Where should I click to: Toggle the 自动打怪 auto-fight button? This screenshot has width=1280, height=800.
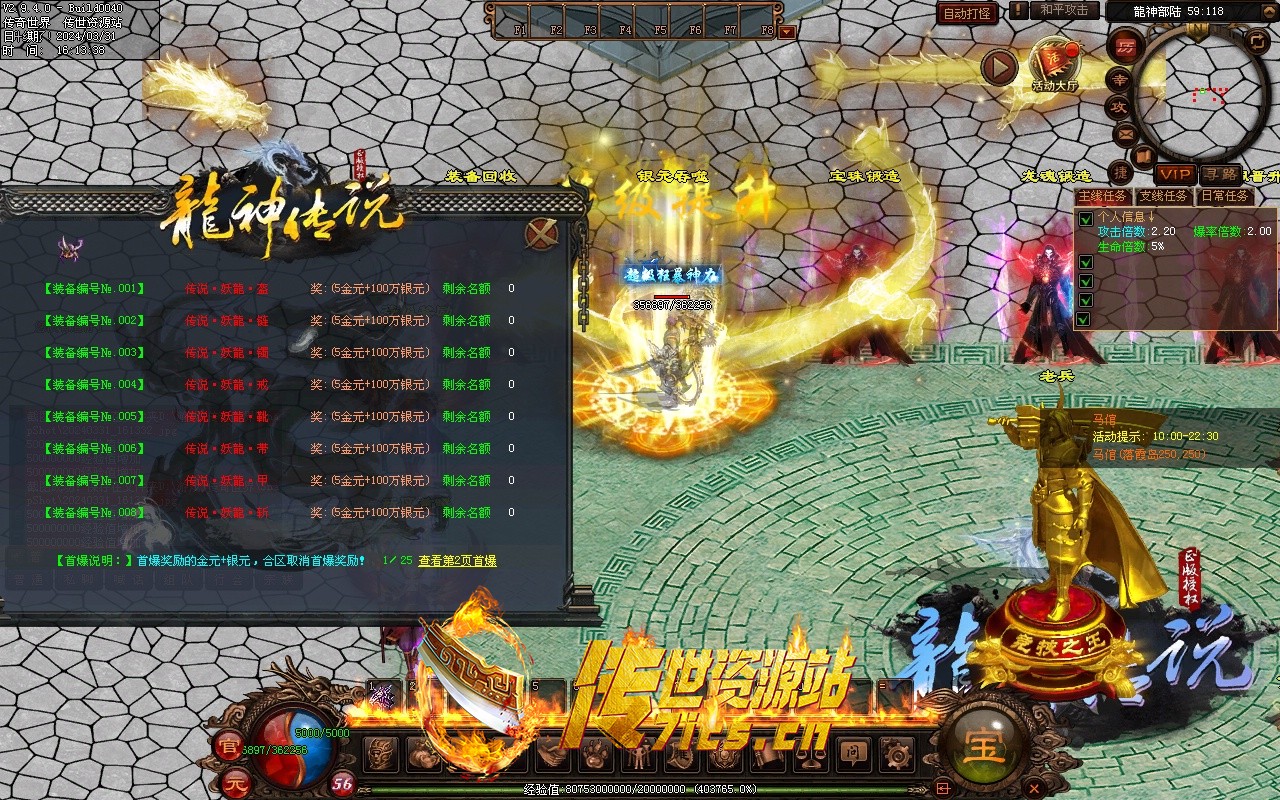(967, 13)
